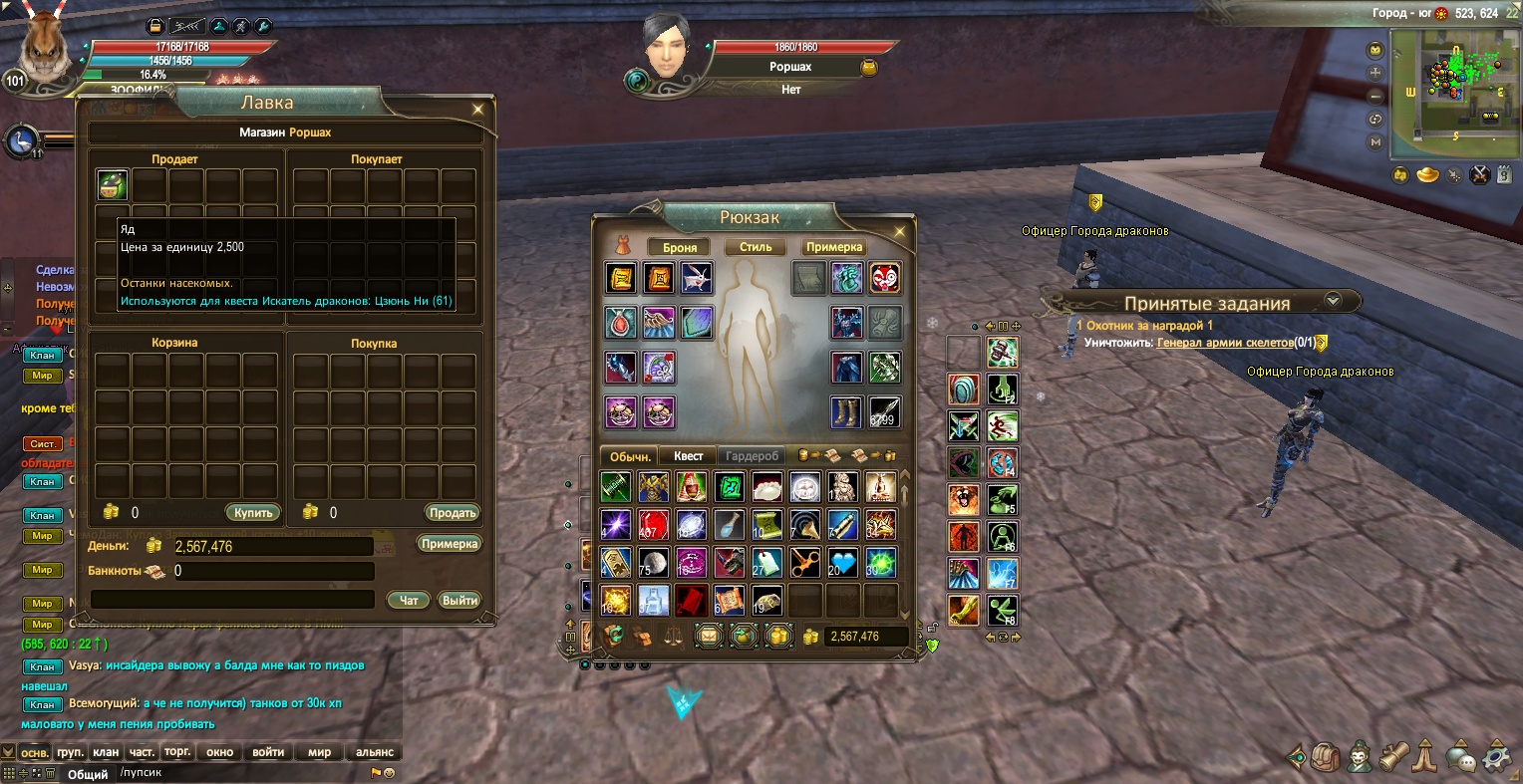Open the world map with M button
The image size is (1523, 784).
1376,142
